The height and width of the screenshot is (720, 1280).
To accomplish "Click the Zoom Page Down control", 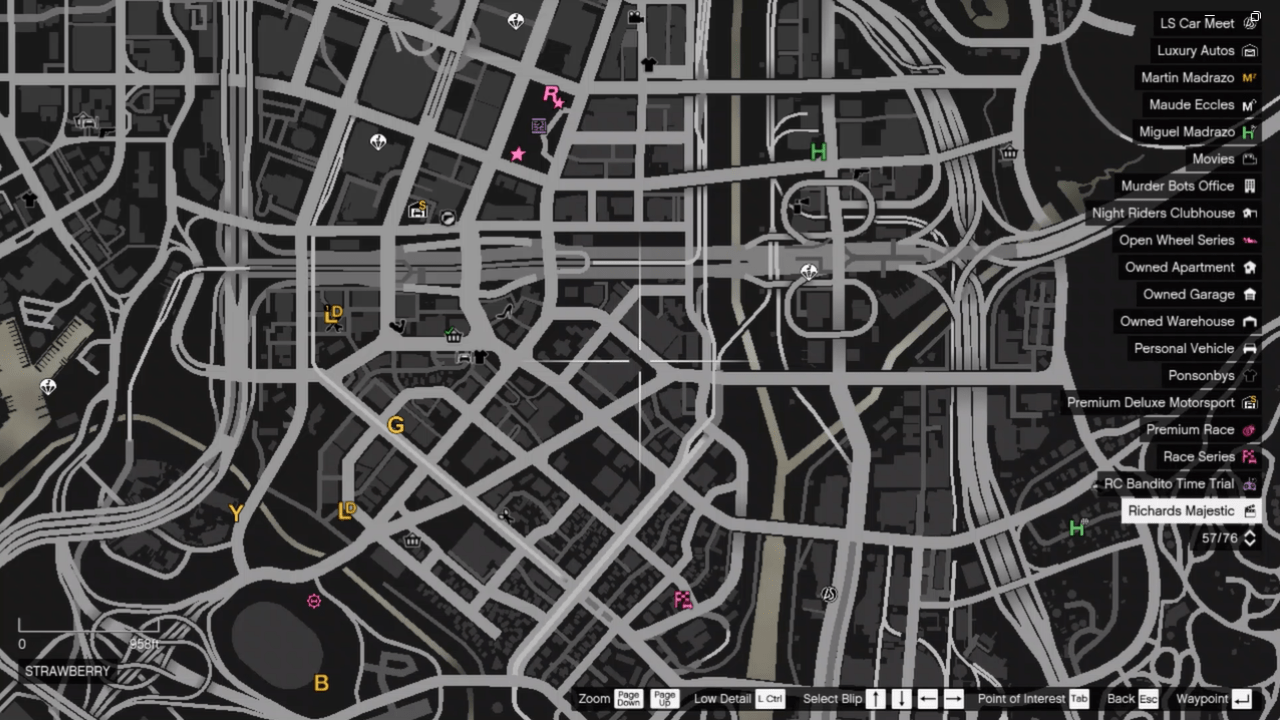I will pyautogui.click(x=630, y=698).
